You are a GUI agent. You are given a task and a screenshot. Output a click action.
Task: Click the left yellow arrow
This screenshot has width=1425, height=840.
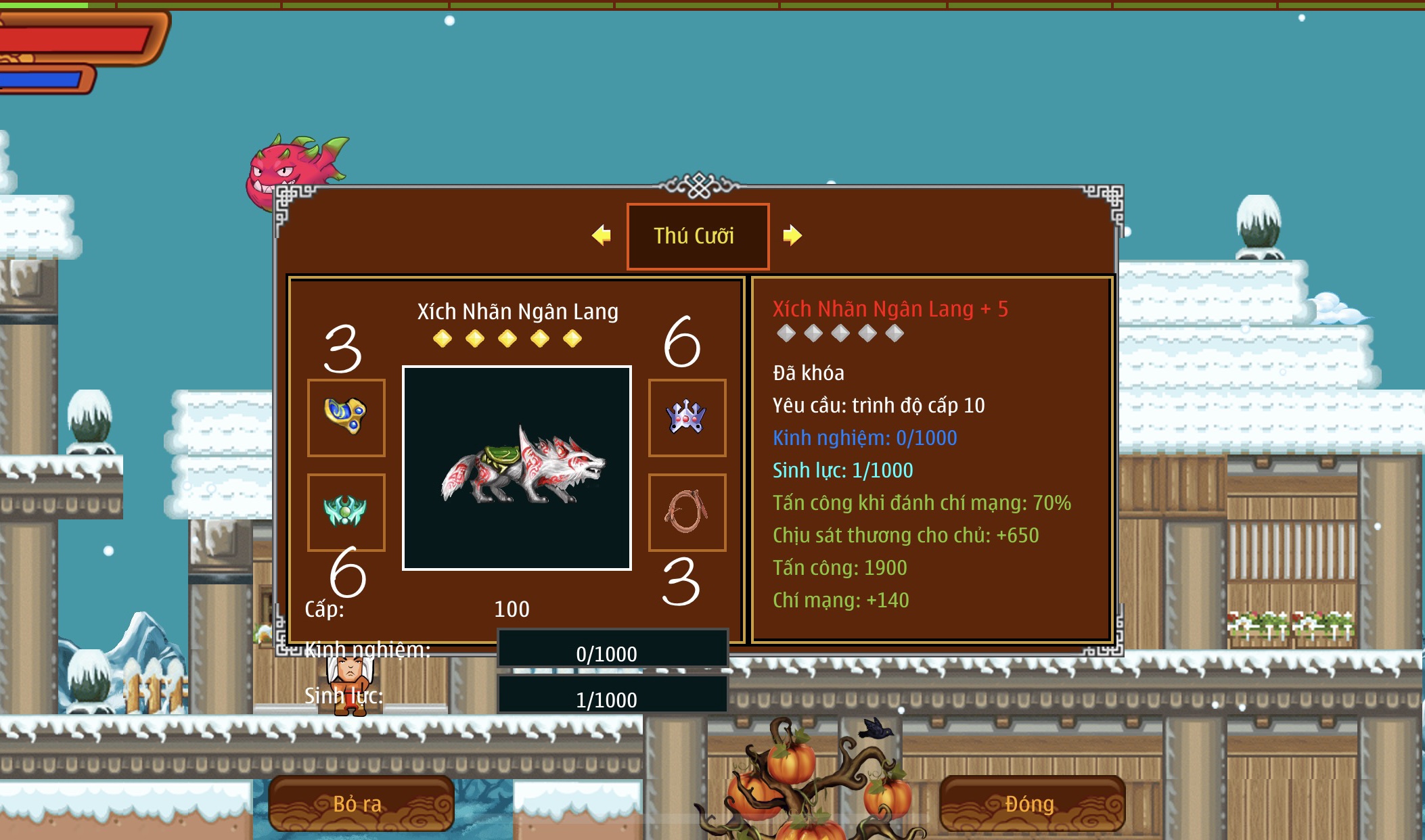(x=601, y=235)
